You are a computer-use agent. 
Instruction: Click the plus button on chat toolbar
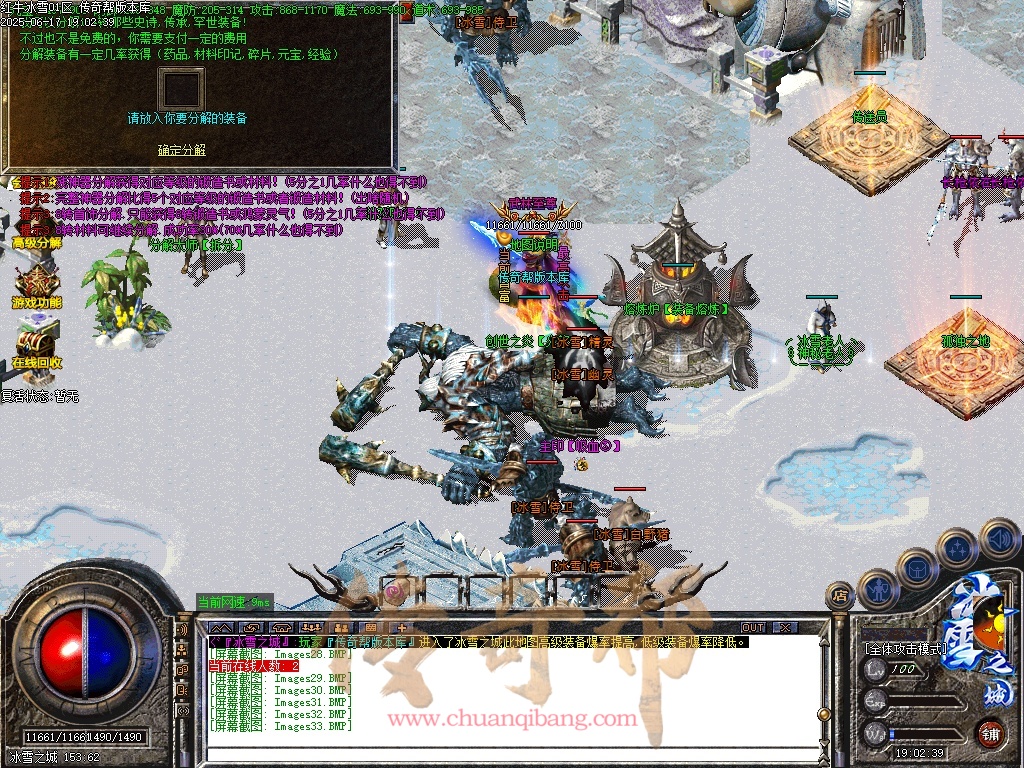pyautogui.click(x=401, y=627)
